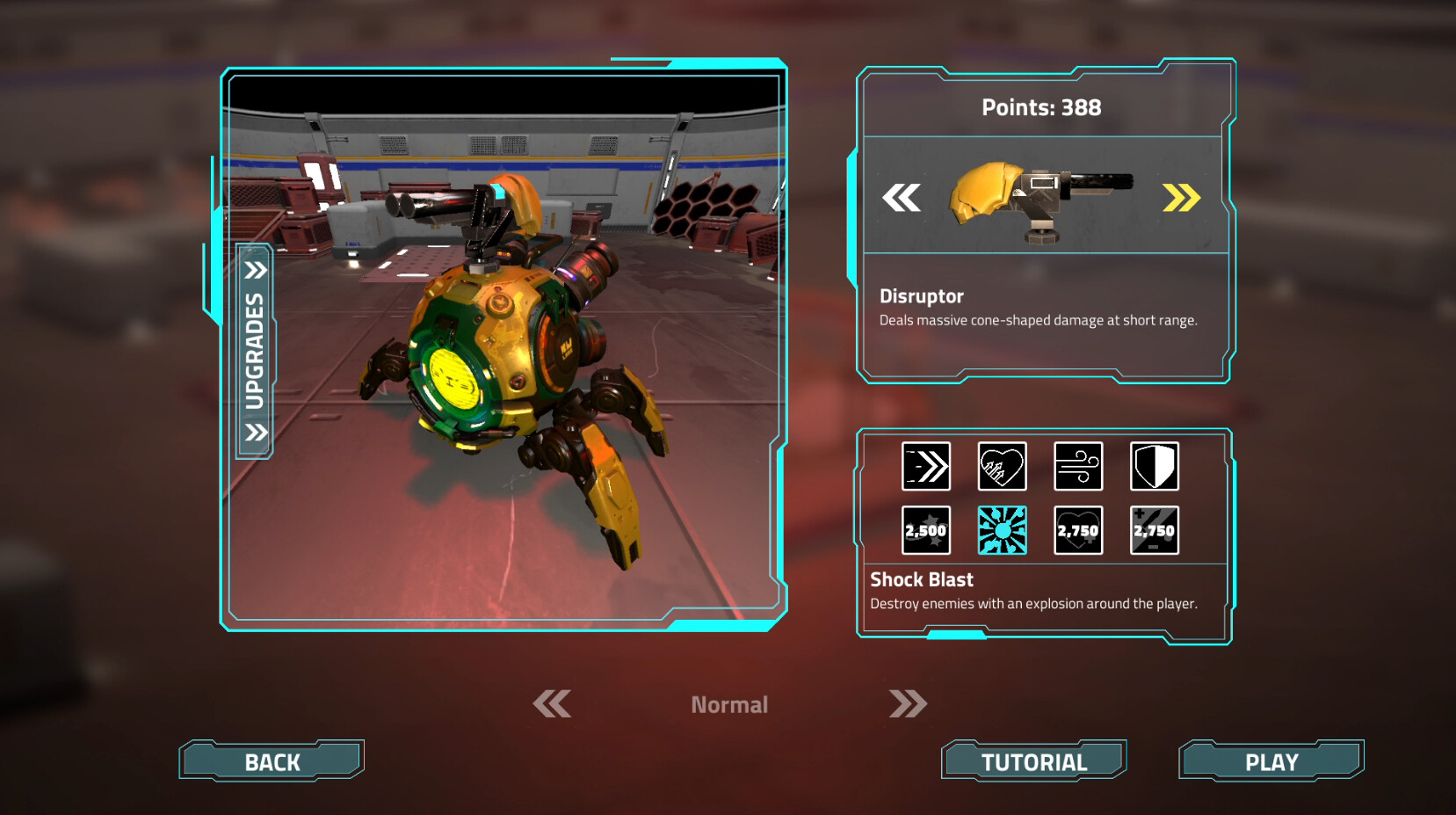The height and width of the screenshot is (815, 1456).
Task: Click the Disruptor weapon preview image
Action: click(x=1046, y=199)
